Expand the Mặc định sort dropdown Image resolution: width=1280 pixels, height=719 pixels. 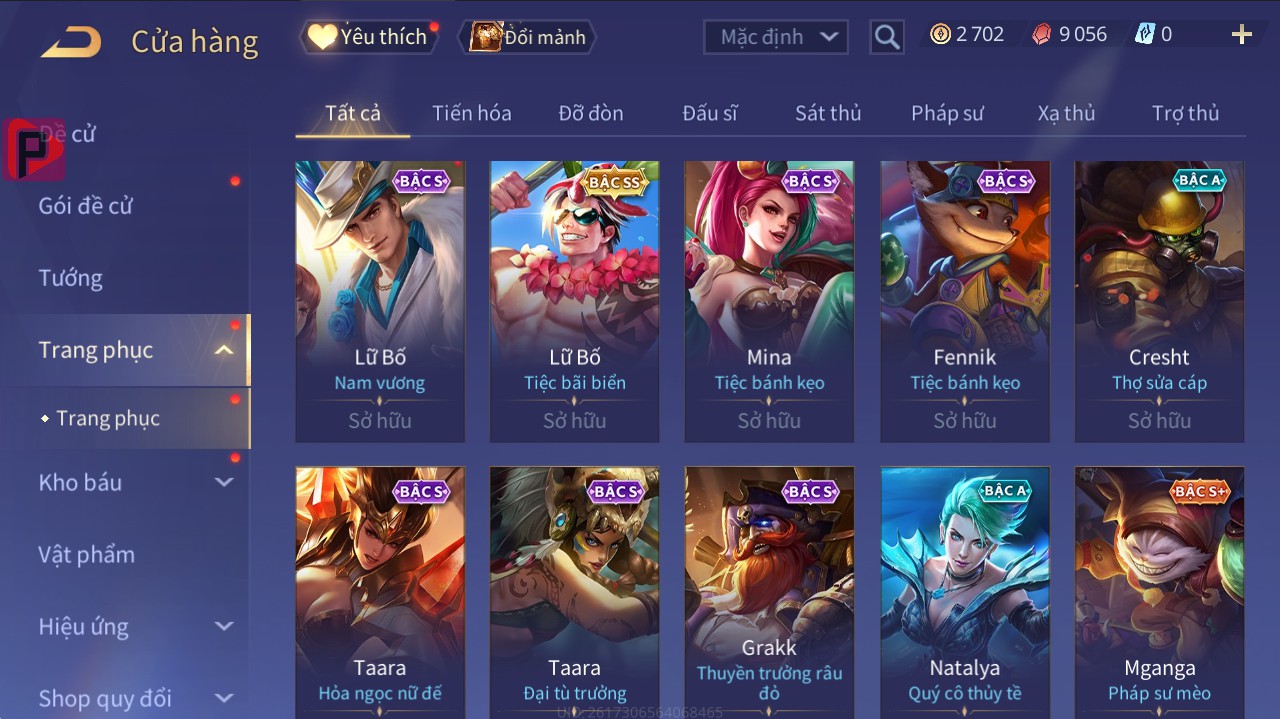tap(776, 37)
